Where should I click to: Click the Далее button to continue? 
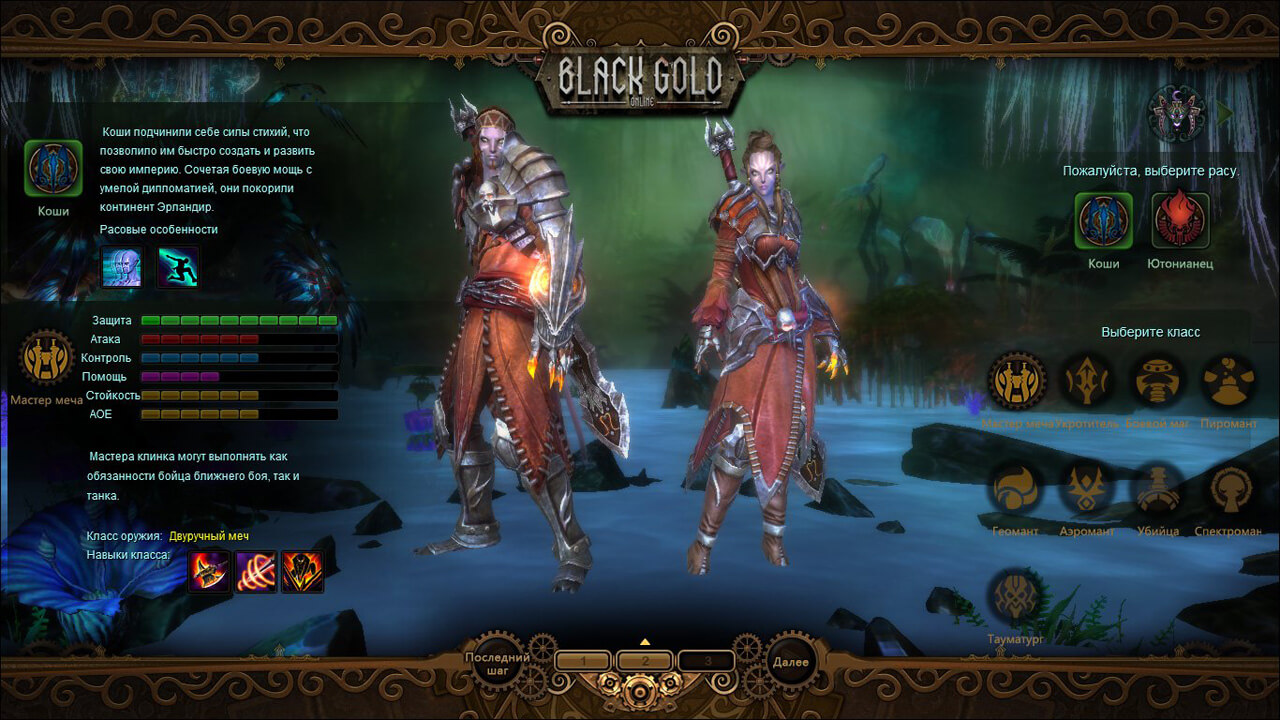pyautogui.click(x=790, y=661)
